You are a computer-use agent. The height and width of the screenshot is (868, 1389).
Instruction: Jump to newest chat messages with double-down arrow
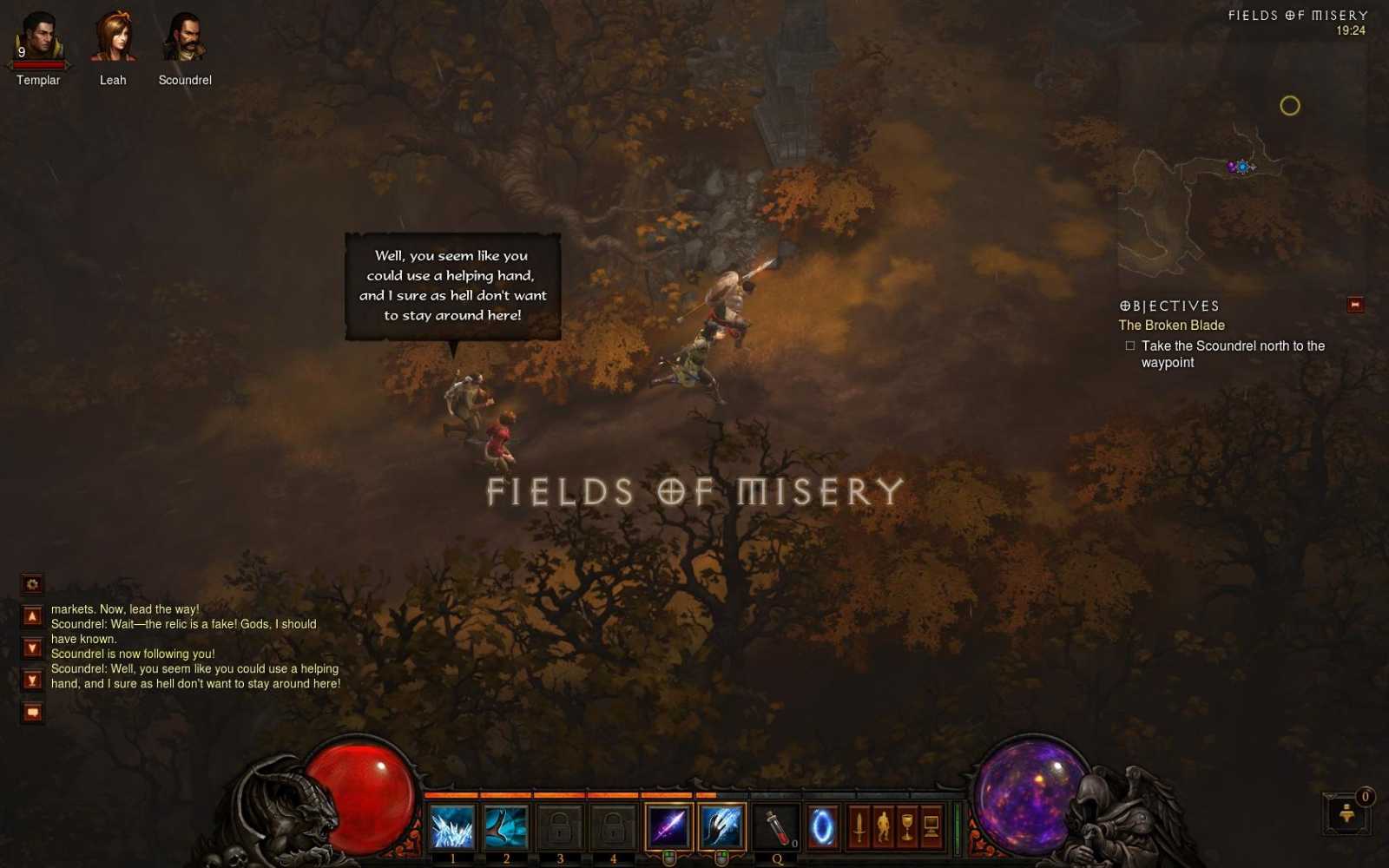coord(31,681)
